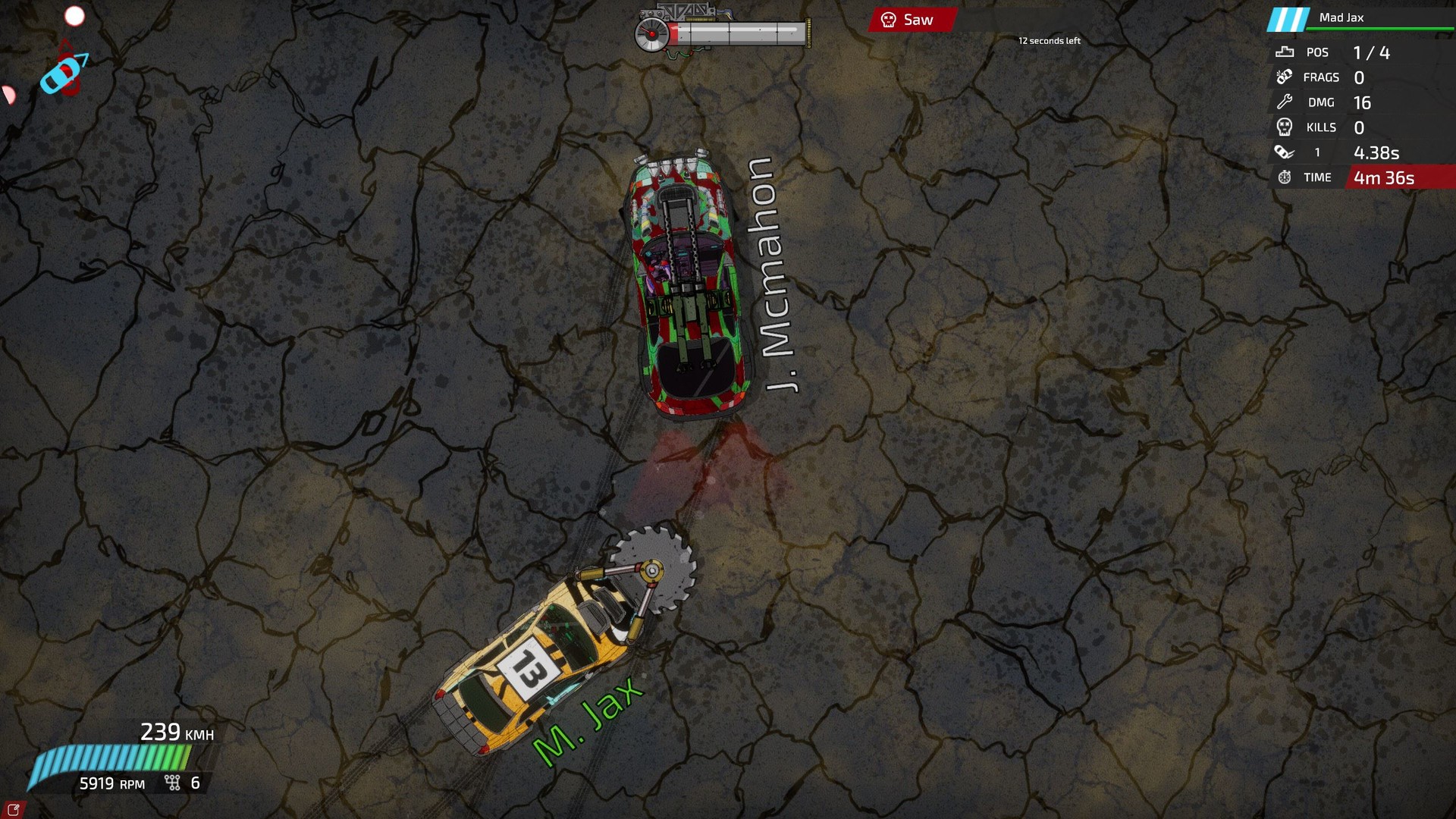Screen dimensions: 1456x819
Task: Click the drifting car lap-time icon
Action: (x=1283, y=152)
